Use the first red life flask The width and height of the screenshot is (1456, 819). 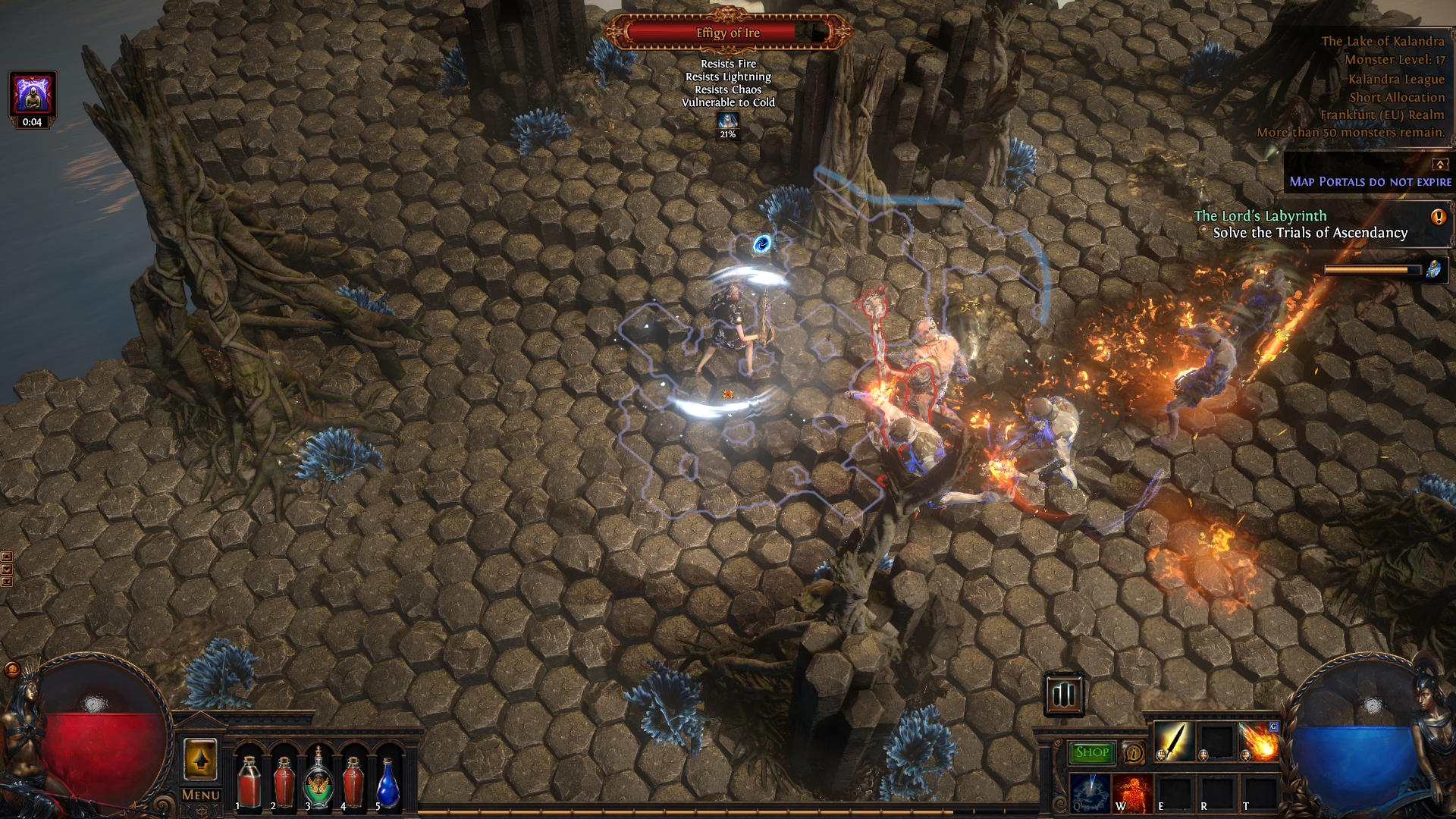248,780
